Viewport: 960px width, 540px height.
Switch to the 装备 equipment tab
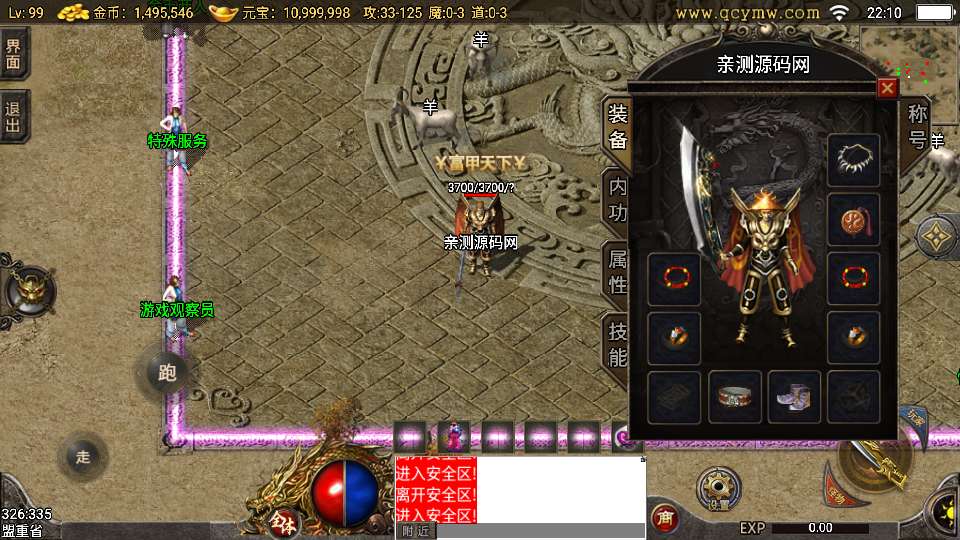(x=618, y=127)
